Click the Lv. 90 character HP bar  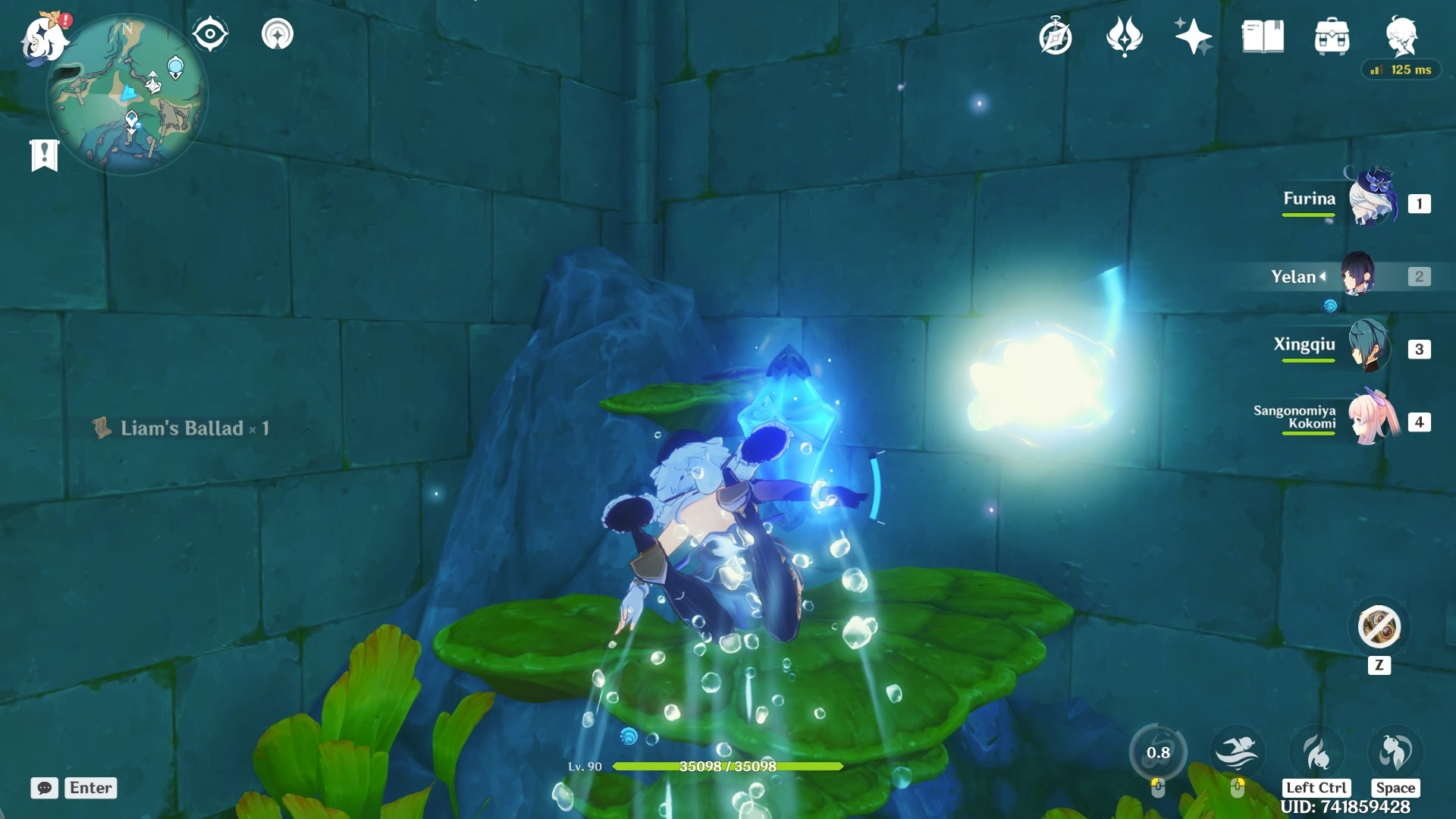tap(726, 767)
